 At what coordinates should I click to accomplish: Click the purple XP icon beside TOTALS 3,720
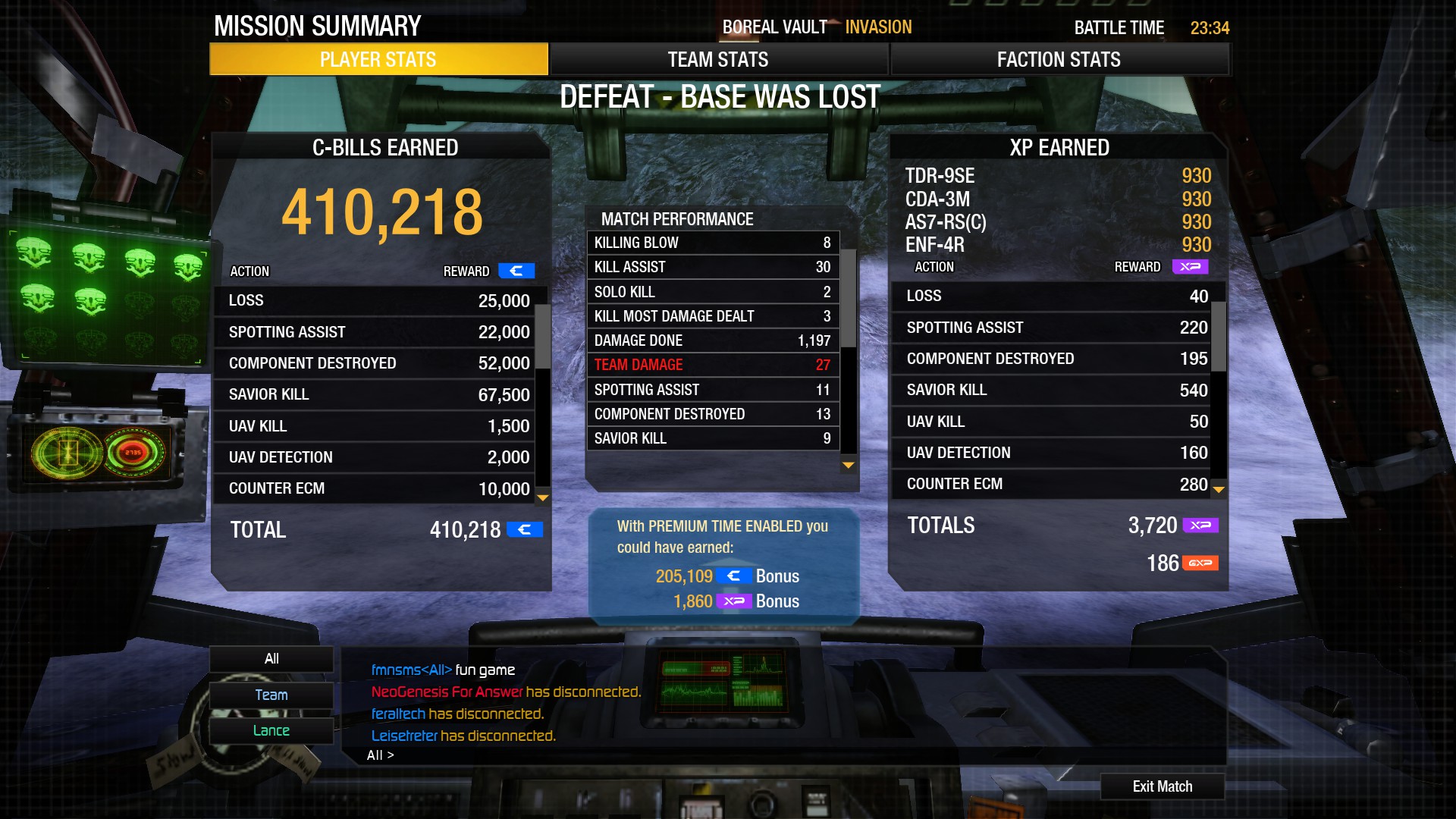coord(1200,526)
